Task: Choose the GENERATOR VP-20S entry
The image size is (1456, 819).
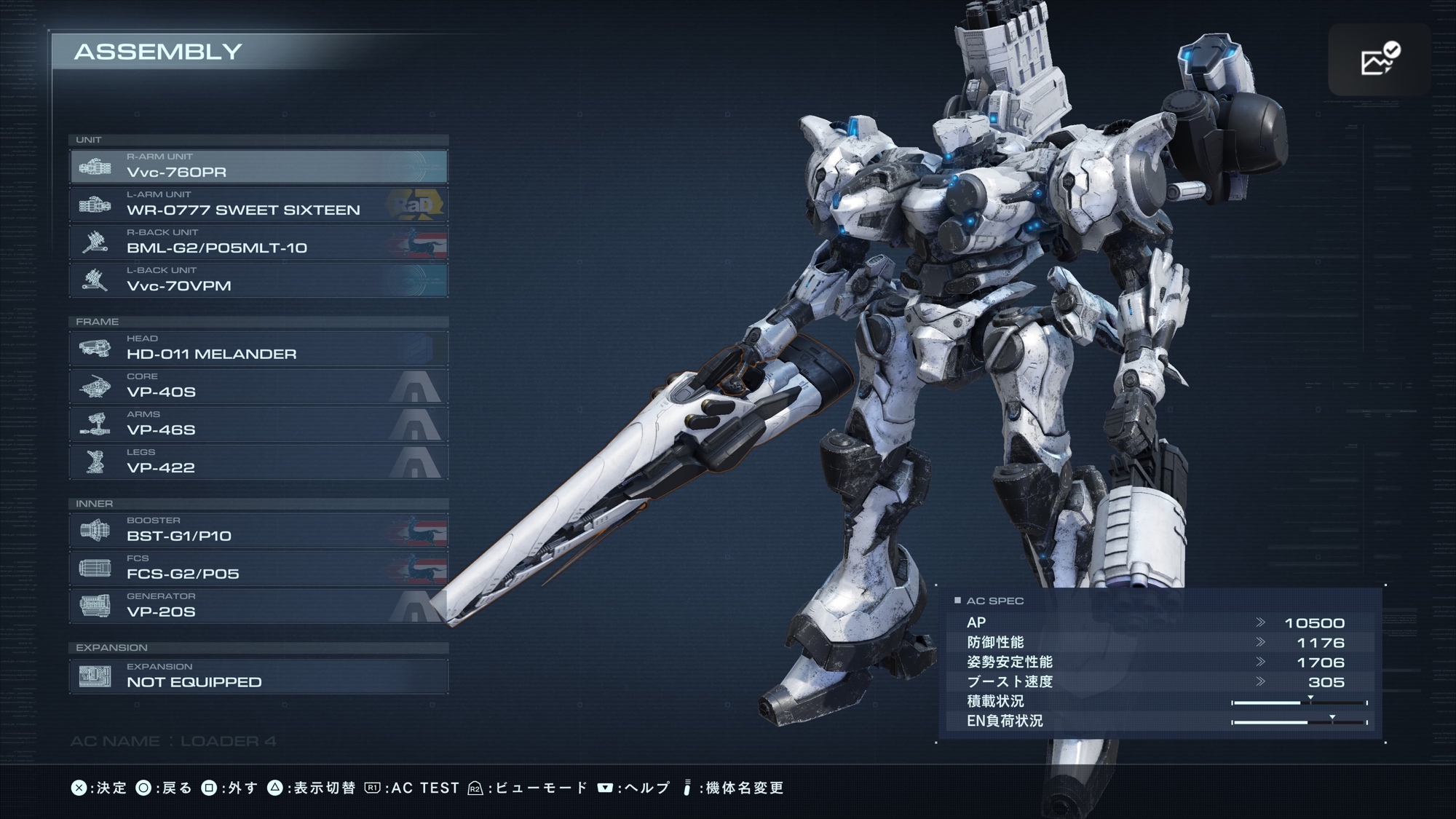Action: tap(258, 606)
